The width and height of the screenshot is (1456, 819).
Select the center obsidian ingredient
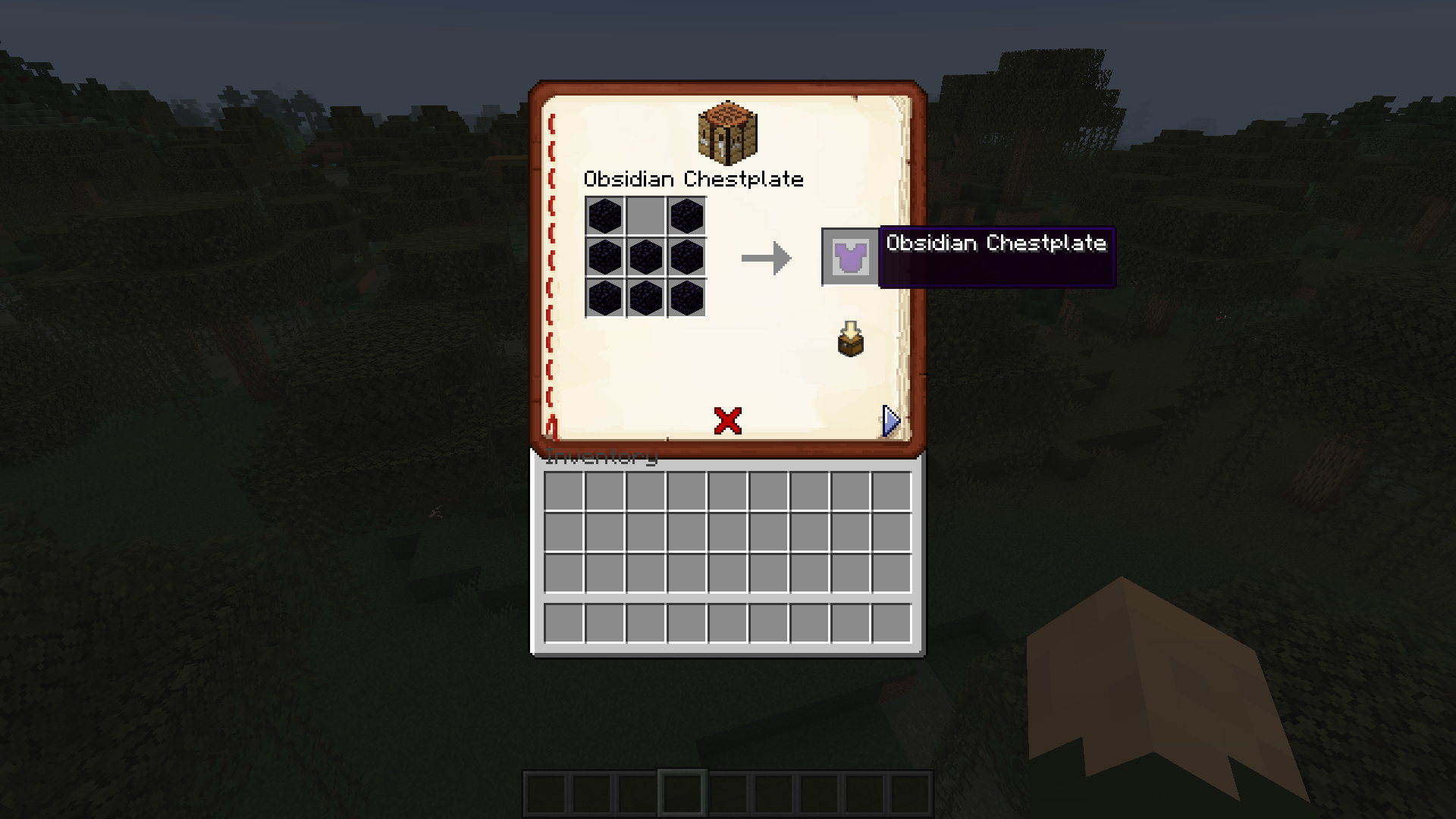pyautogui.click(x=645, y=256)
